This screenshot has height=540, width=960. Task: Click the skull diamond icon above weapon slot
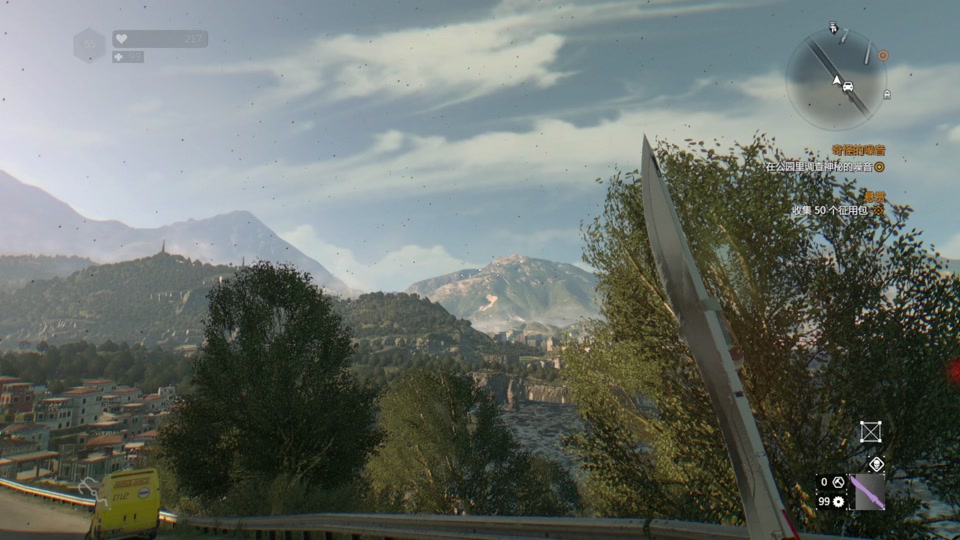tap(876, 463)
